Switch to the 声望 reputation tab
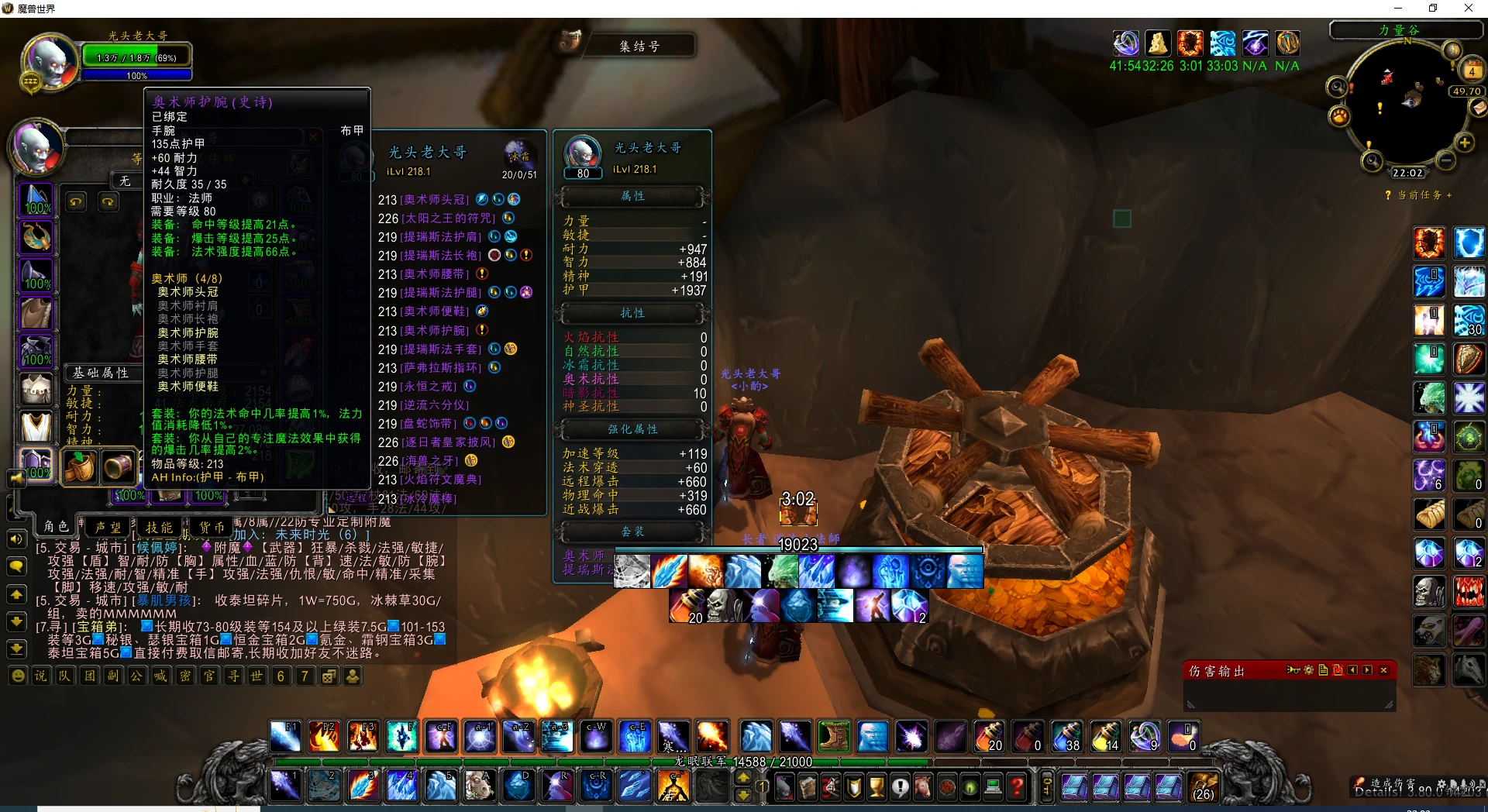 108,527
